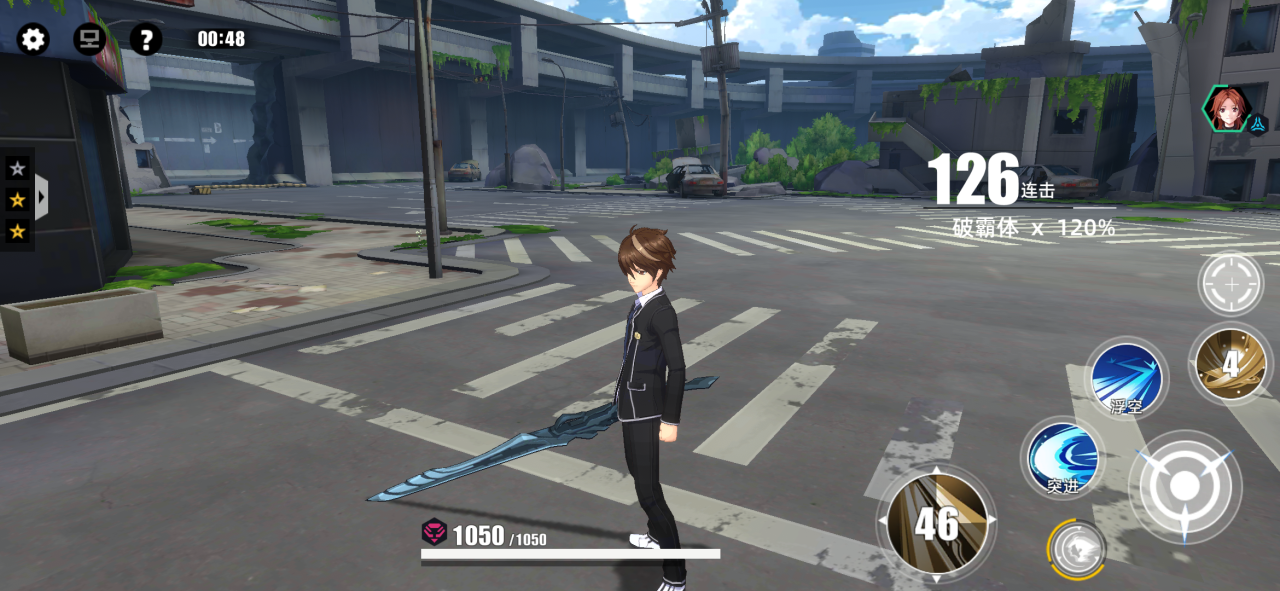
Task: Use the 浮空 launch skill
Action: [x=1126, y=378]
